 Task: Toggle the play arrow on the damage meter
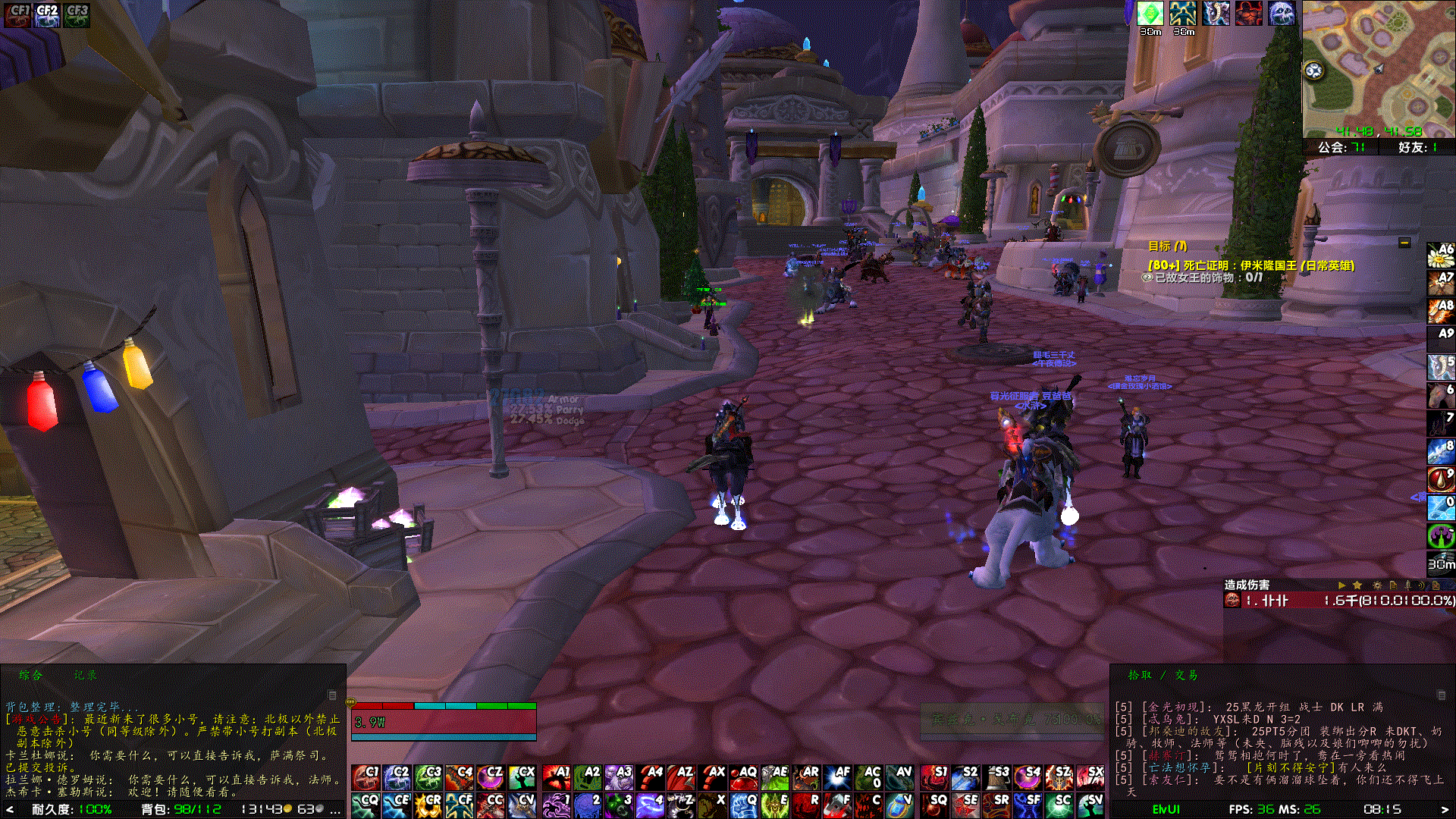pos(1341,585)
